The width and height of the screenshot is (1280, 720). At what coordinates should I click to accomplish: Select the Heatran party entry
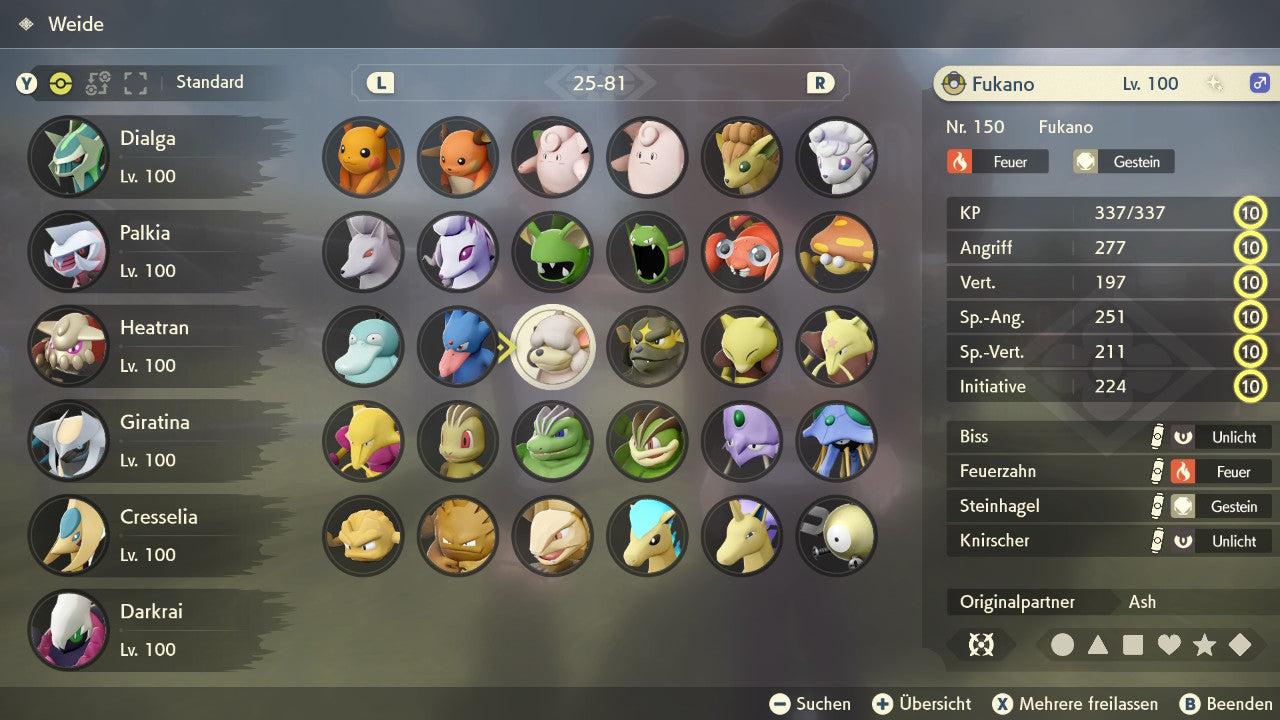150,346
